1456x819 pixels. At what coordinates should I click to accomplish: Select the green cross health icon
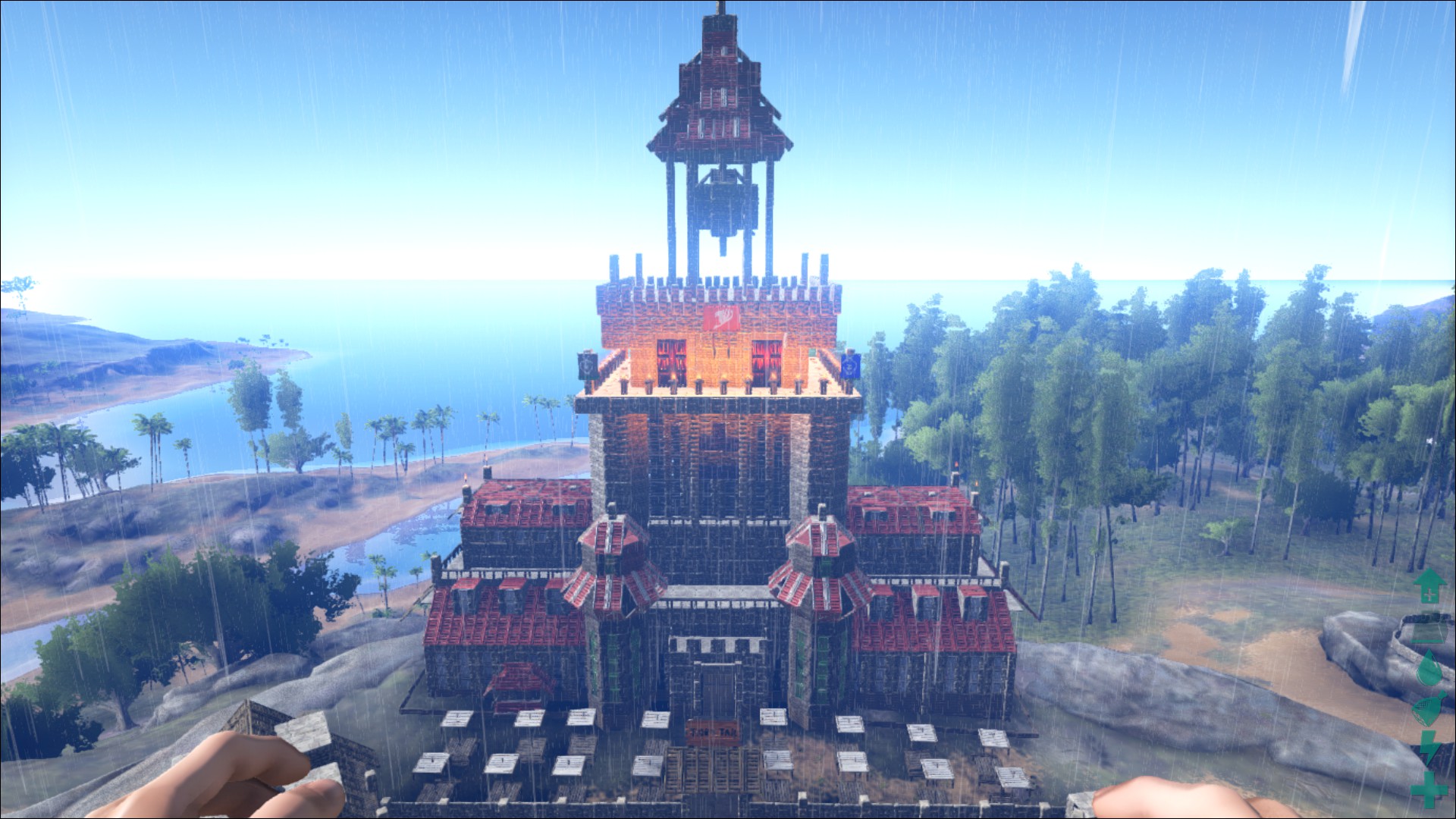click(1429, 789)
